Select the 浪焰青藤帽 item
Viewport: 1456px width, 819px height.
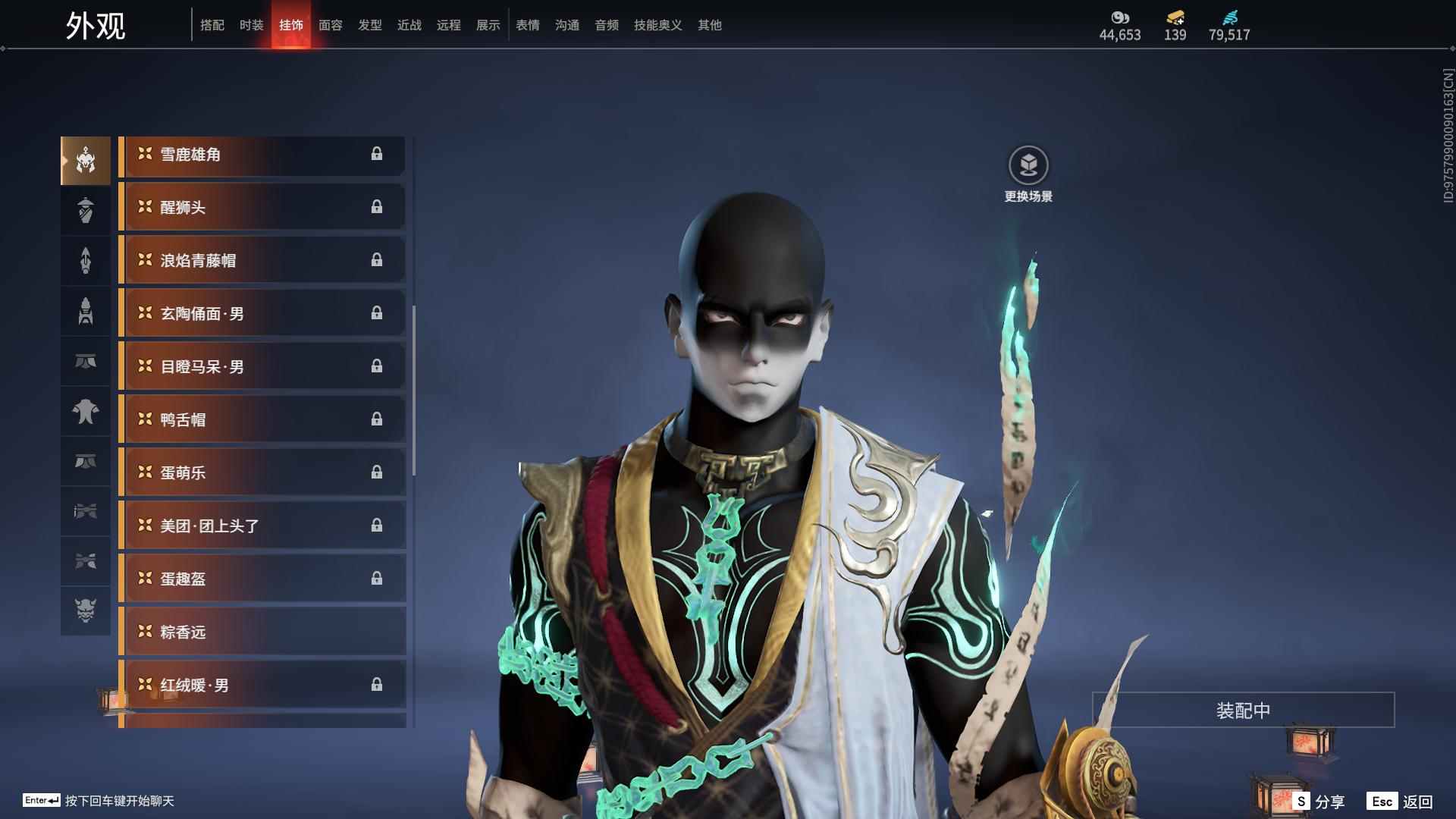(x=262, y=261)
